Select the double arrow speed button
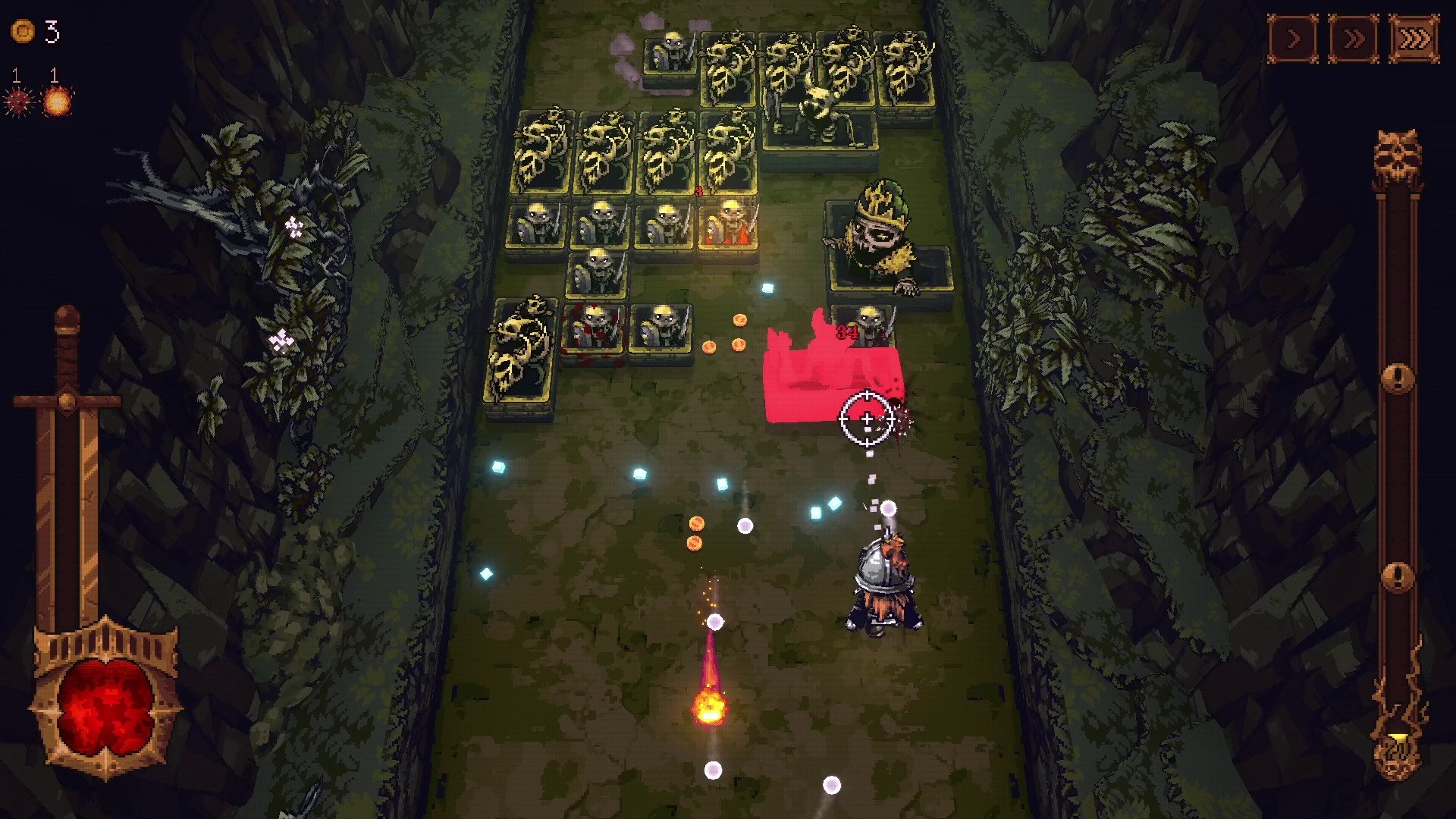Screen dimensions: 1456x819 click(x=1354, y=38)
